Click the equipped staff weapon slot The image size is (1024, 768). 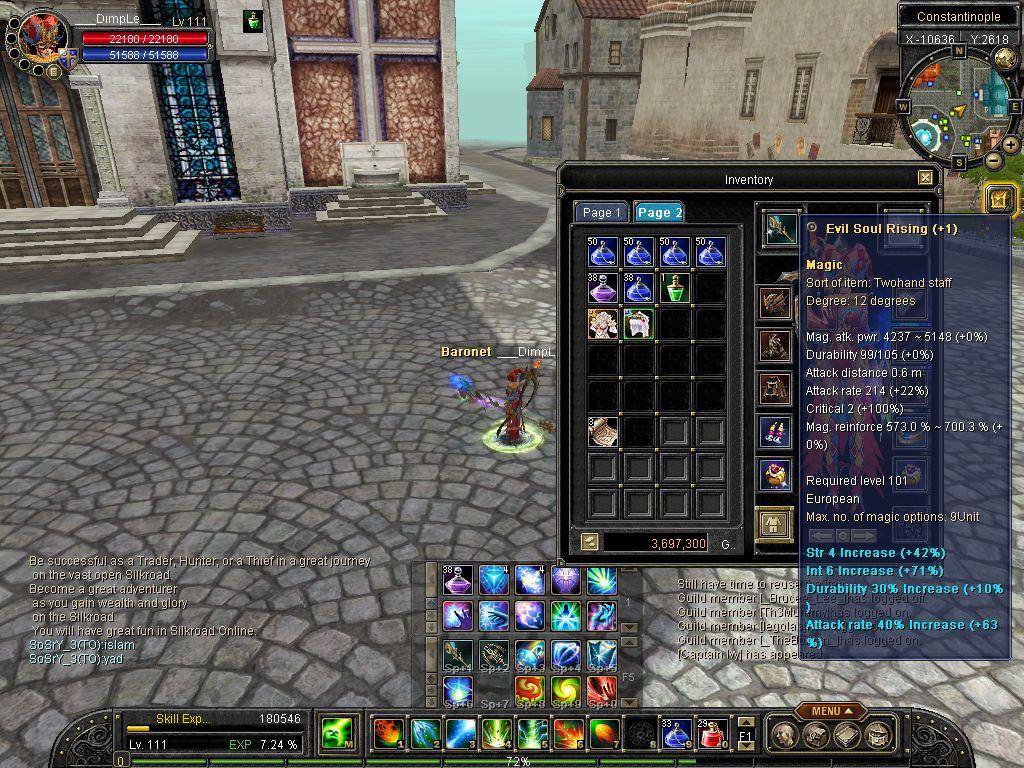coord(778,228)
